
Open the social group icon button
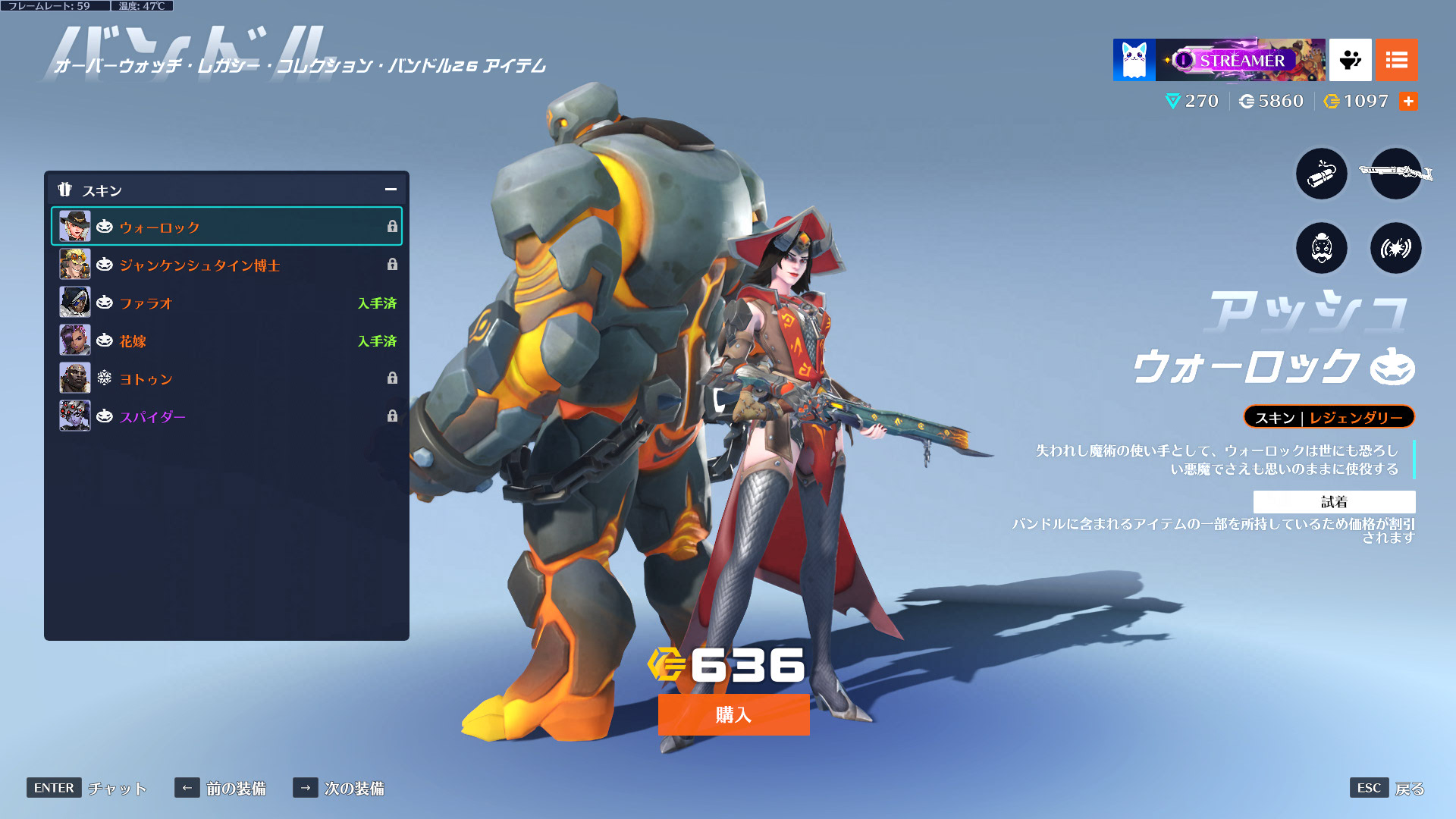[1350, 60]
